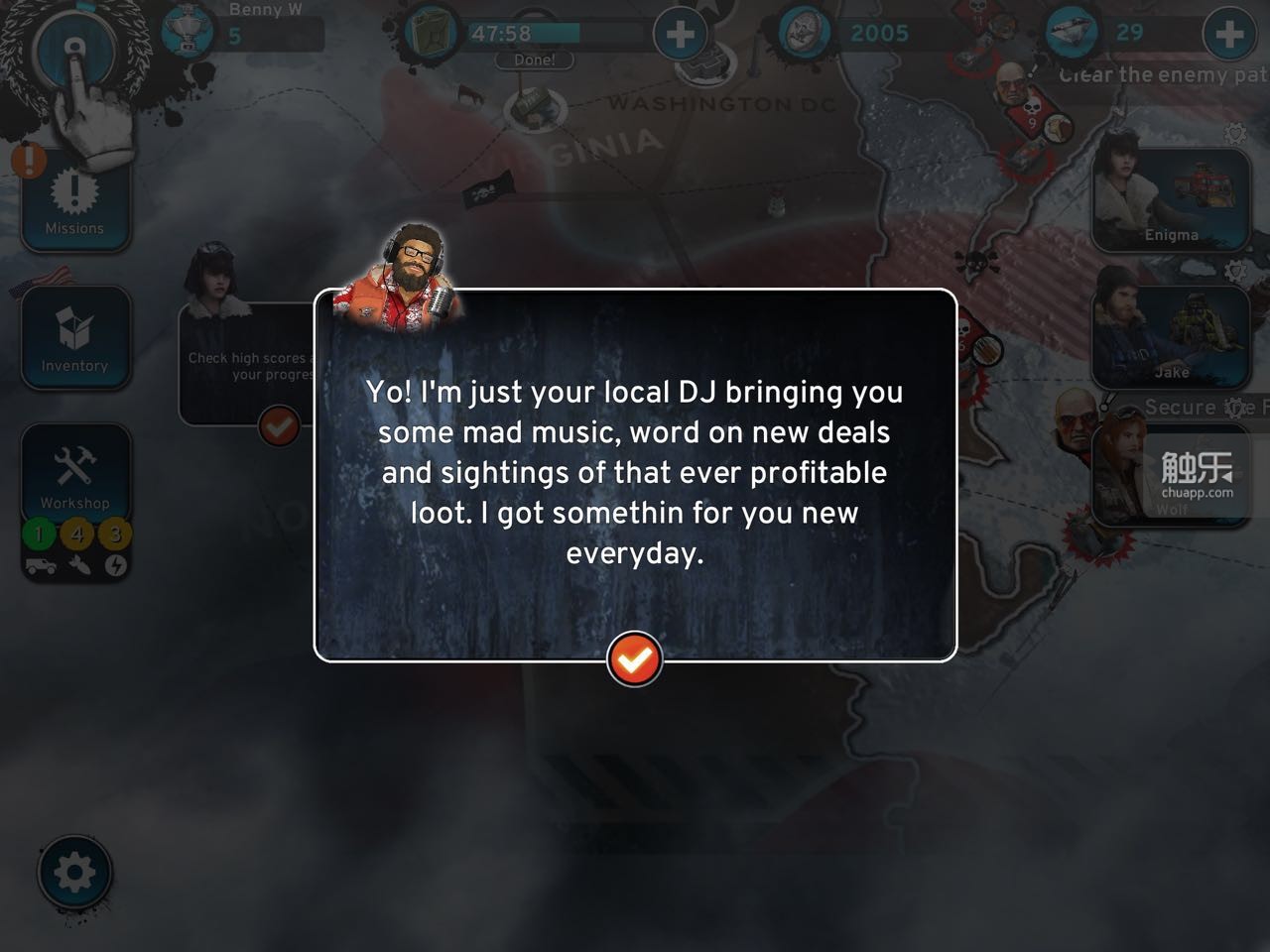This screenshot has width=1270, height=952.
Task: Add fuel with the plus button
Action: 680,35
